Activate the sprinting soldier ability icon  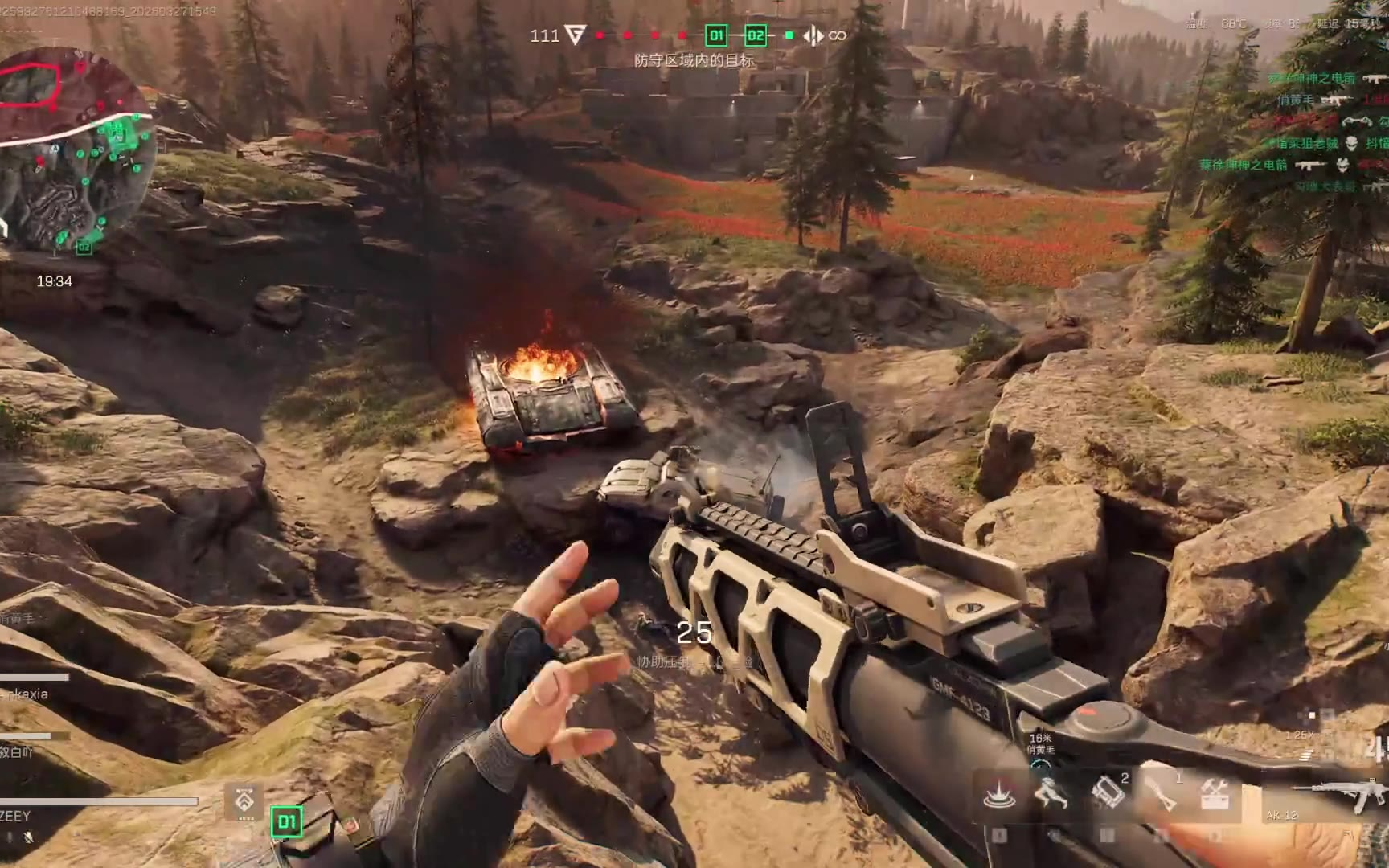click(x=1051, y=793)
